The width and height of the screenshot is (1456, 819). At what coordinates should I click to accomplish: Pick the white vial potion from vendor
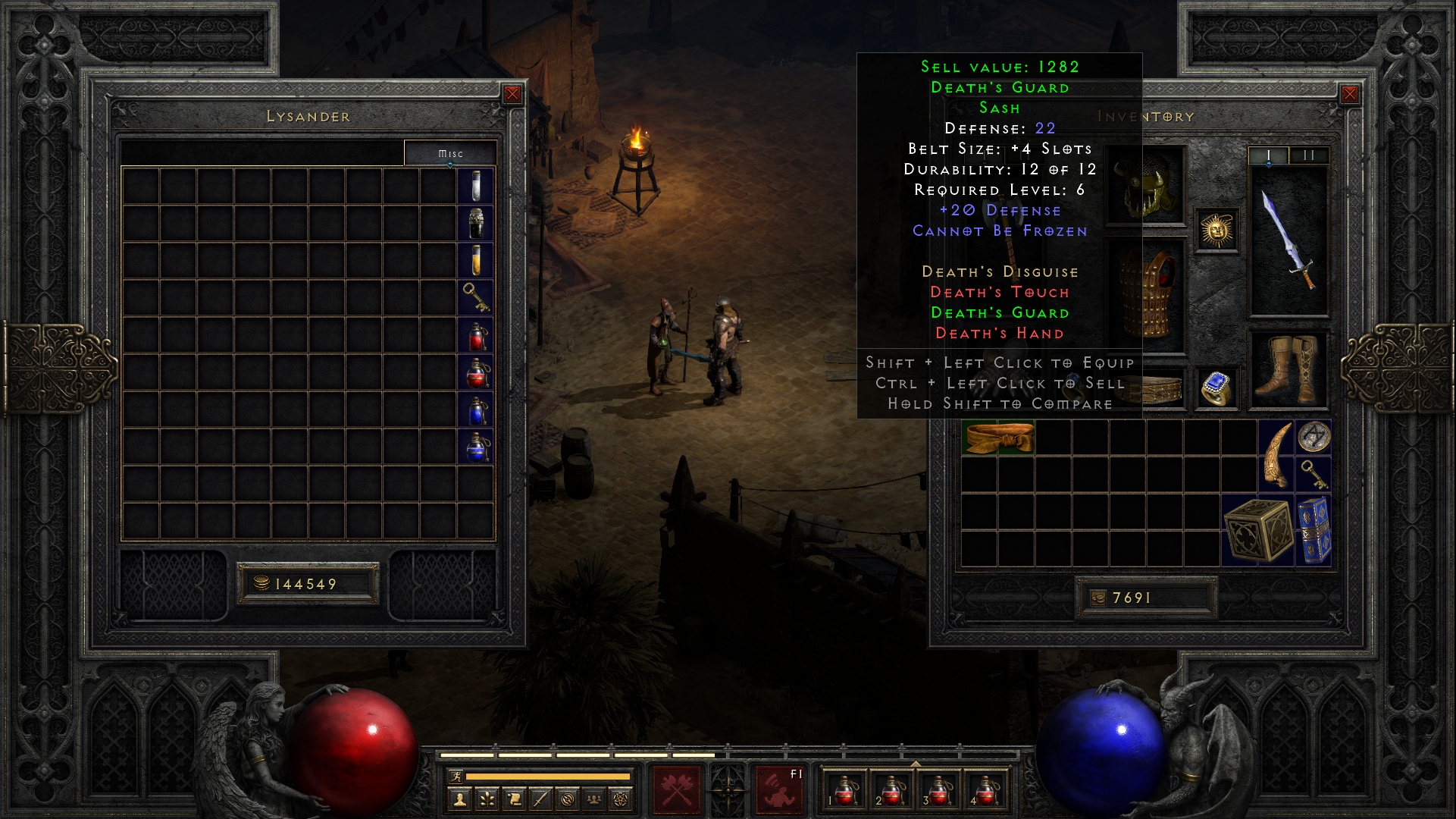click(476, 186)
